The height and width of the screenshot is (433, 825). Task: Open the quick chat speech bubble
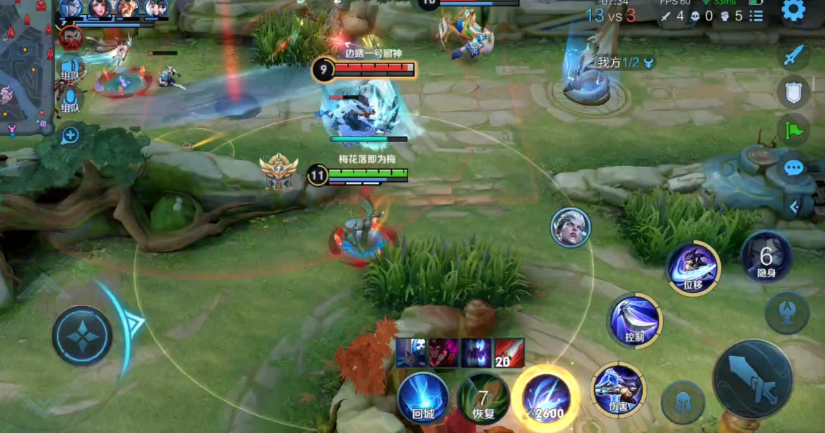(x=794, y=167)
